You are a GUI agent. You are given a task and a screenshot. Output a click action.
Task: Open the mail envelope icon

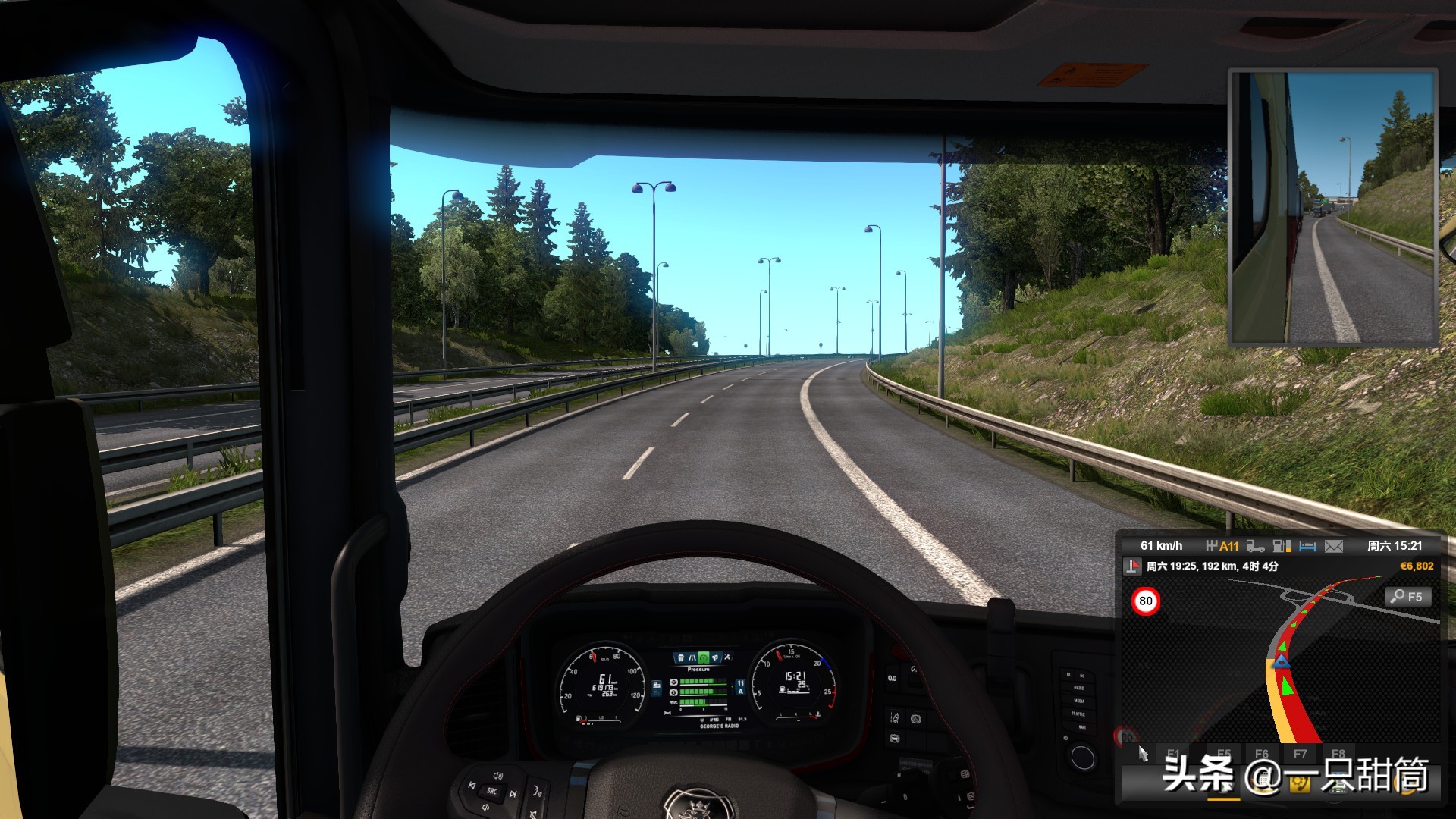1334,546
